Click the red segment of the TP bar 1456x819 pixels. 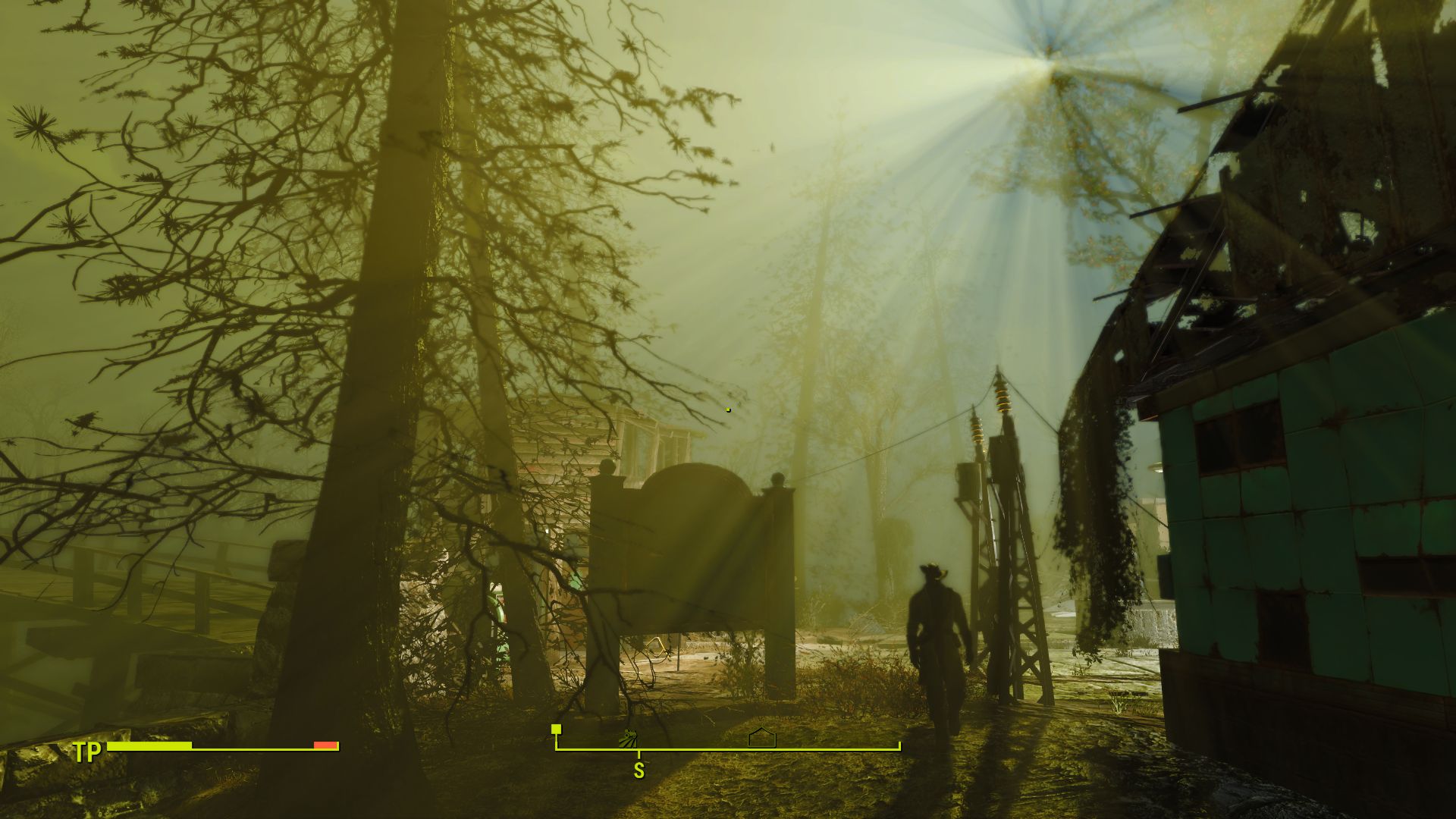[324, 745]
